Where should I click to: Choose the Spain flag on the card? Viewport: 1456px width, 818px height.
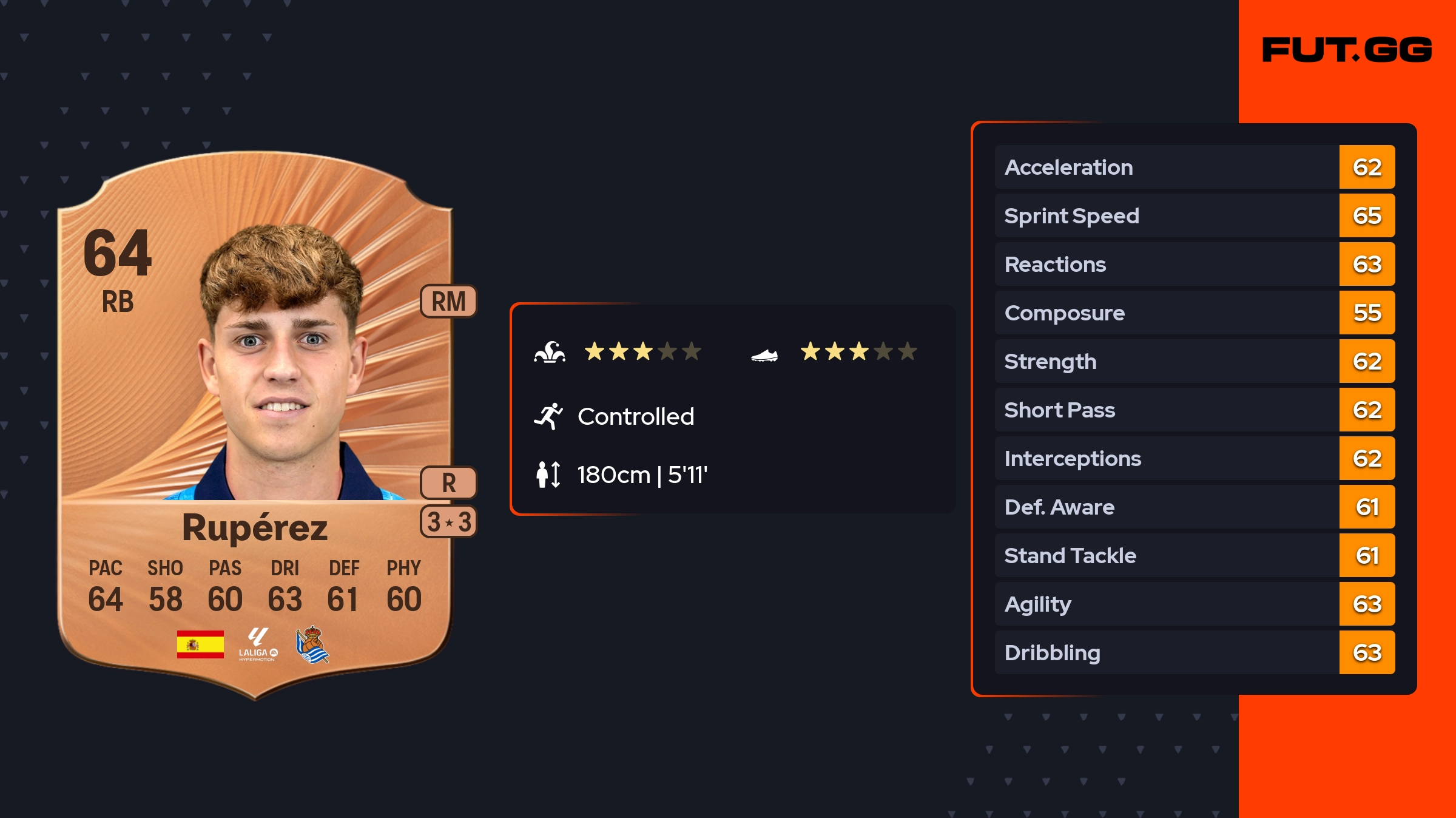[x=200, y=644]
